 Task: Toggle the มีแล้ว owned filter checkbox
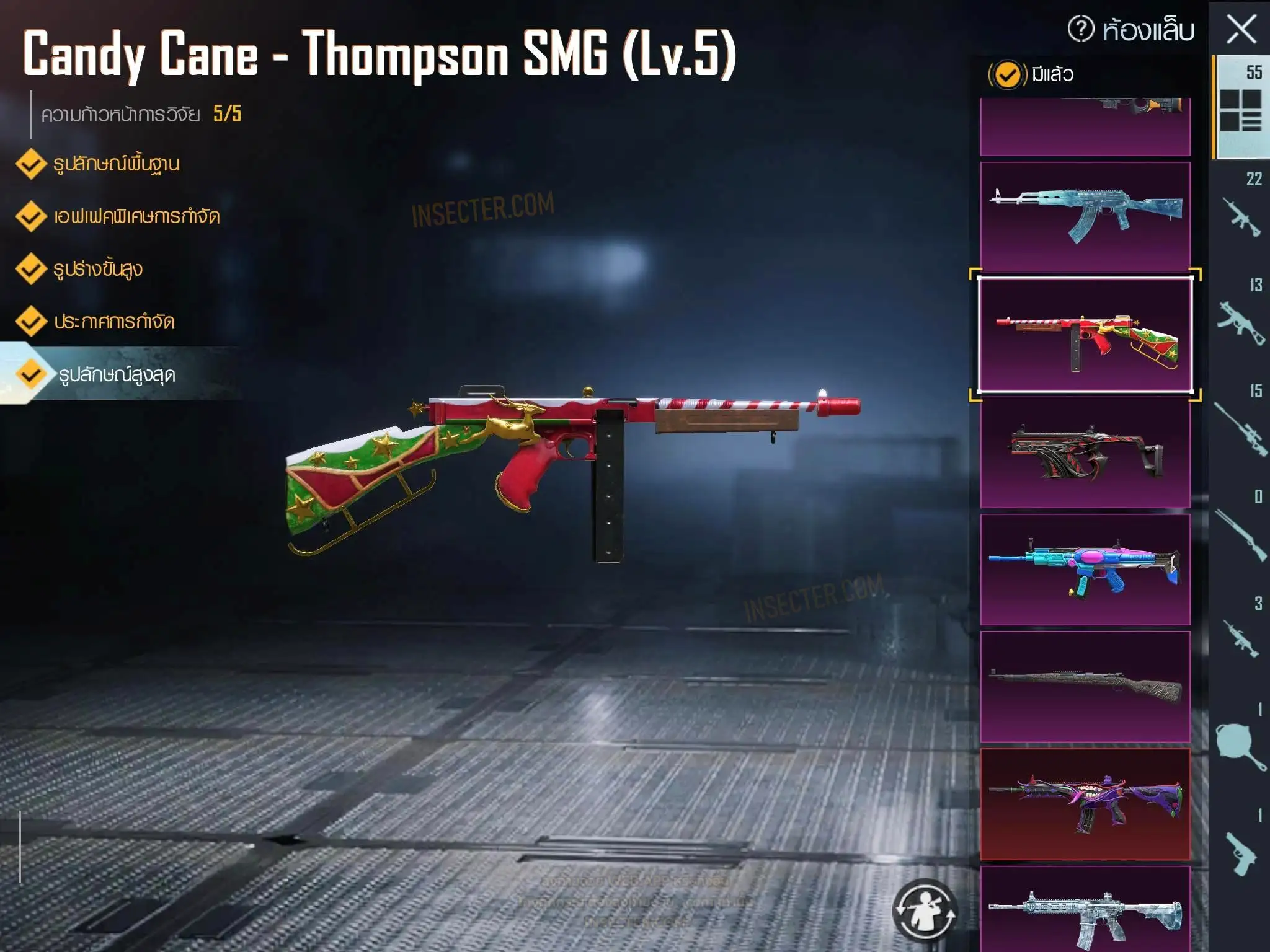[1007, 75]
